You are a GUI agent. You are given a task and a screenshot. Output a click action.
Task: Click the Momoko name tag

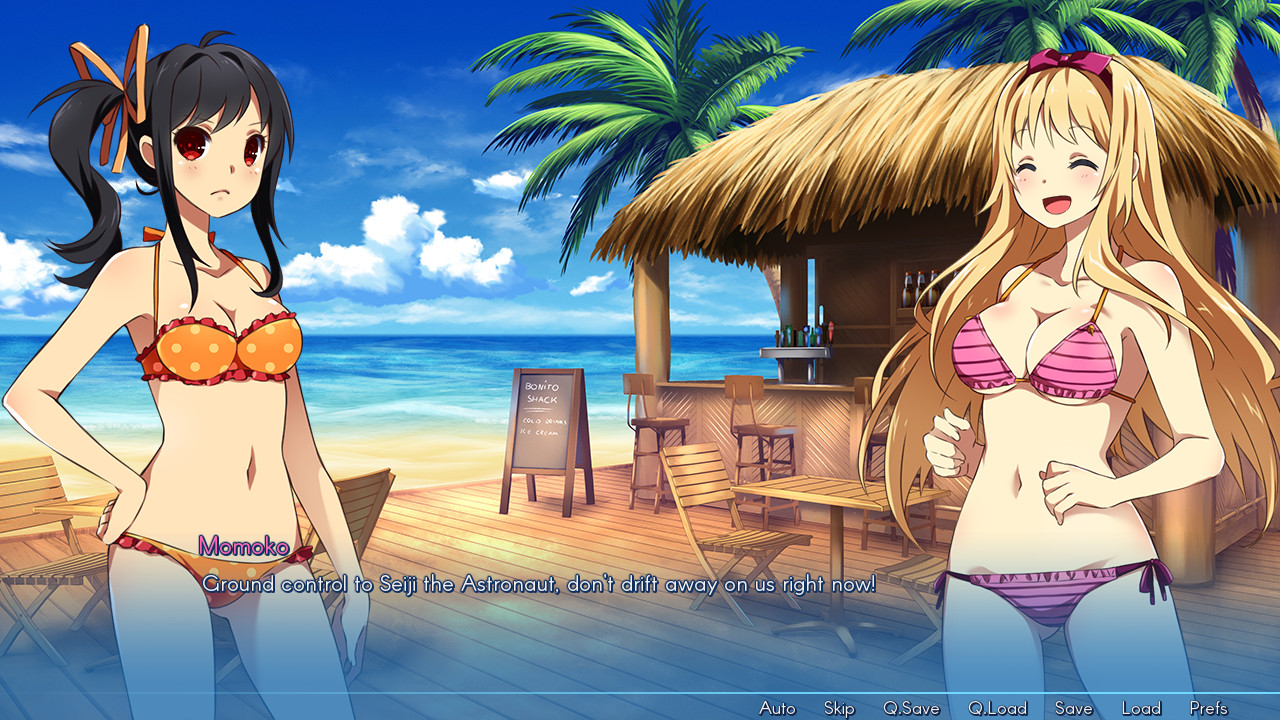243,546
